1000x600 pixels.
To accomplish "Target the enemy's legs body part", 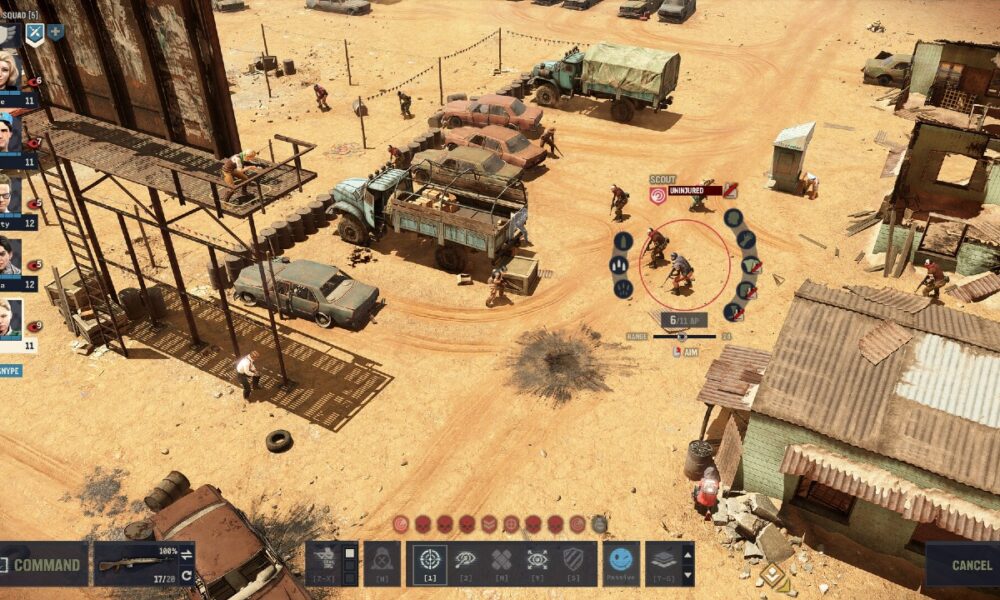I will (x=733, y=312).
